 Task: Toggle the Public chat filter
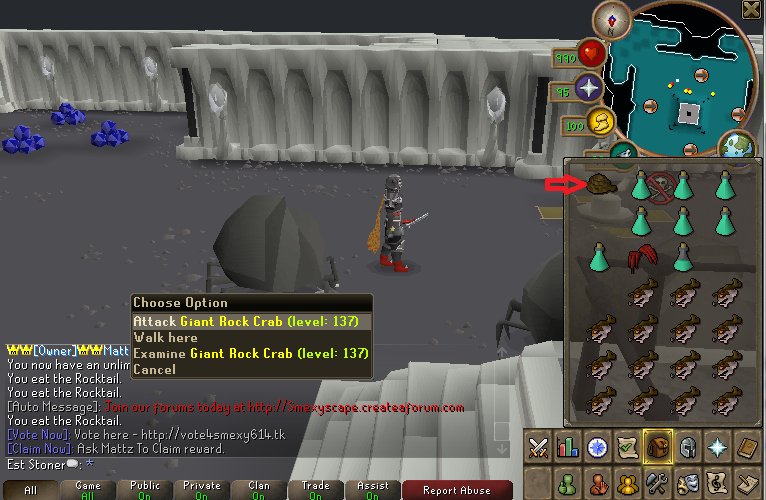point(145,490)
